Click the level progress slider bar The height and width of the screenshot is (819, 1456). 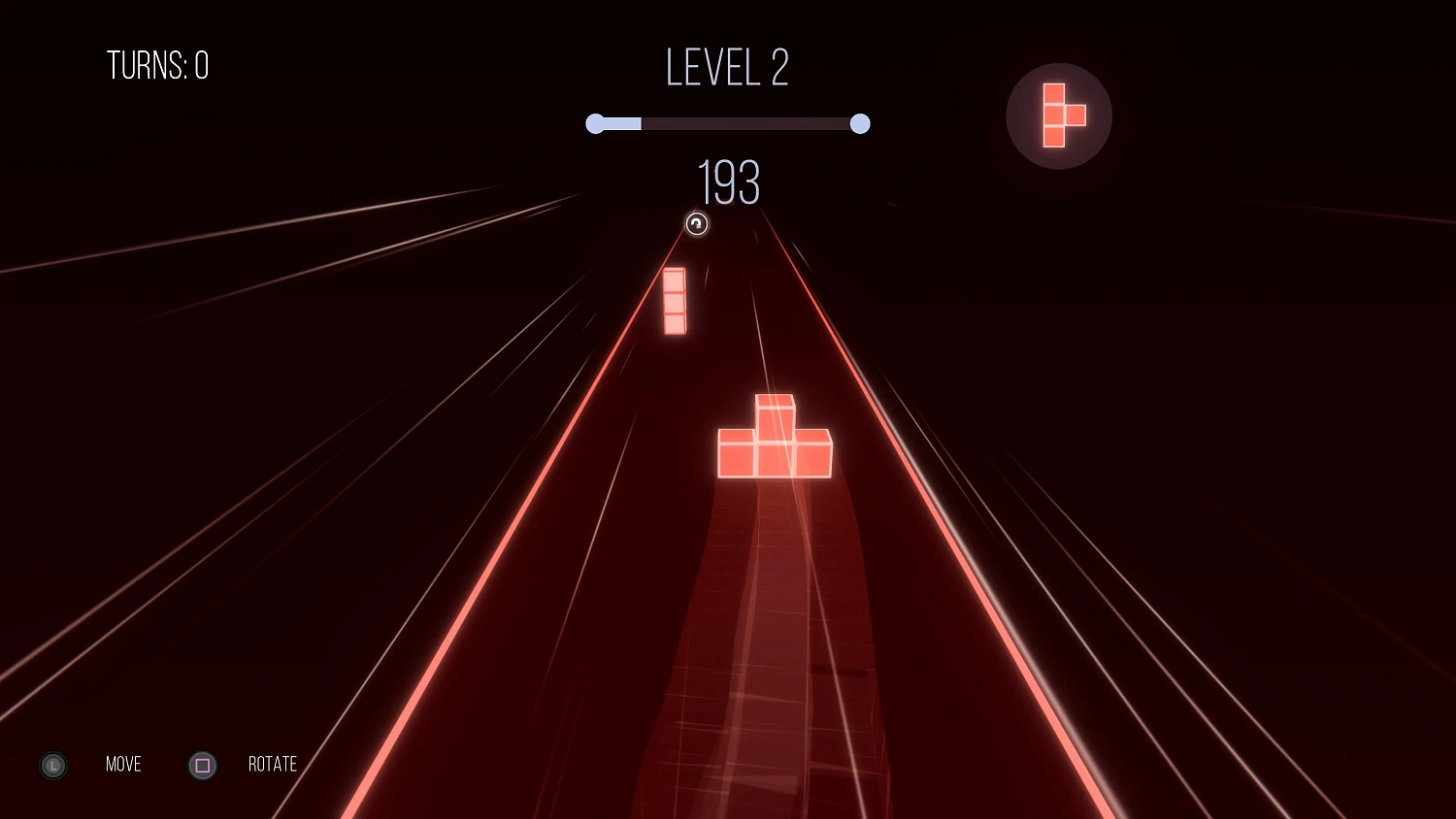[x=728, y=123]
